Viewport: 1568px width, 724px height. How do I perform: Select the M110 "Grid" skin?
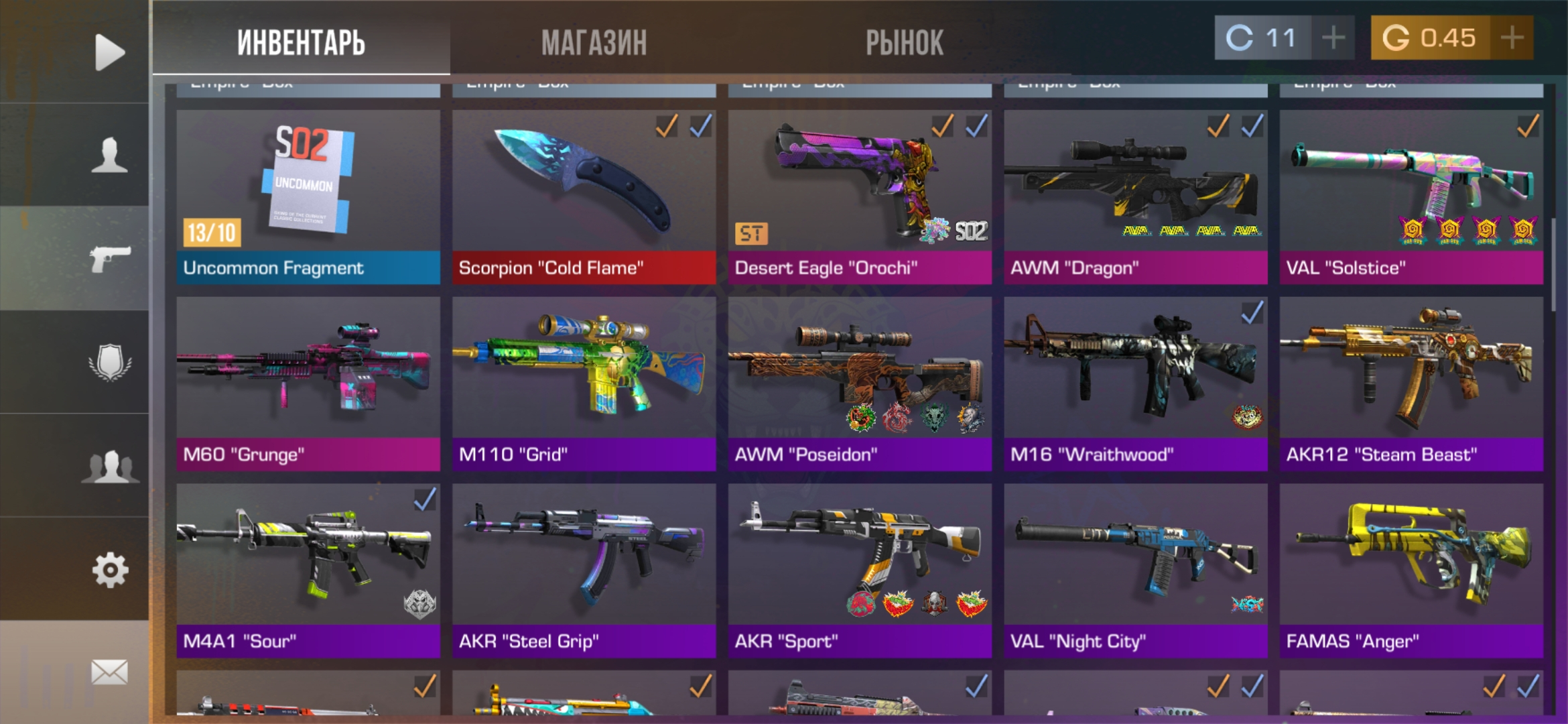click(x=584, y=383)
